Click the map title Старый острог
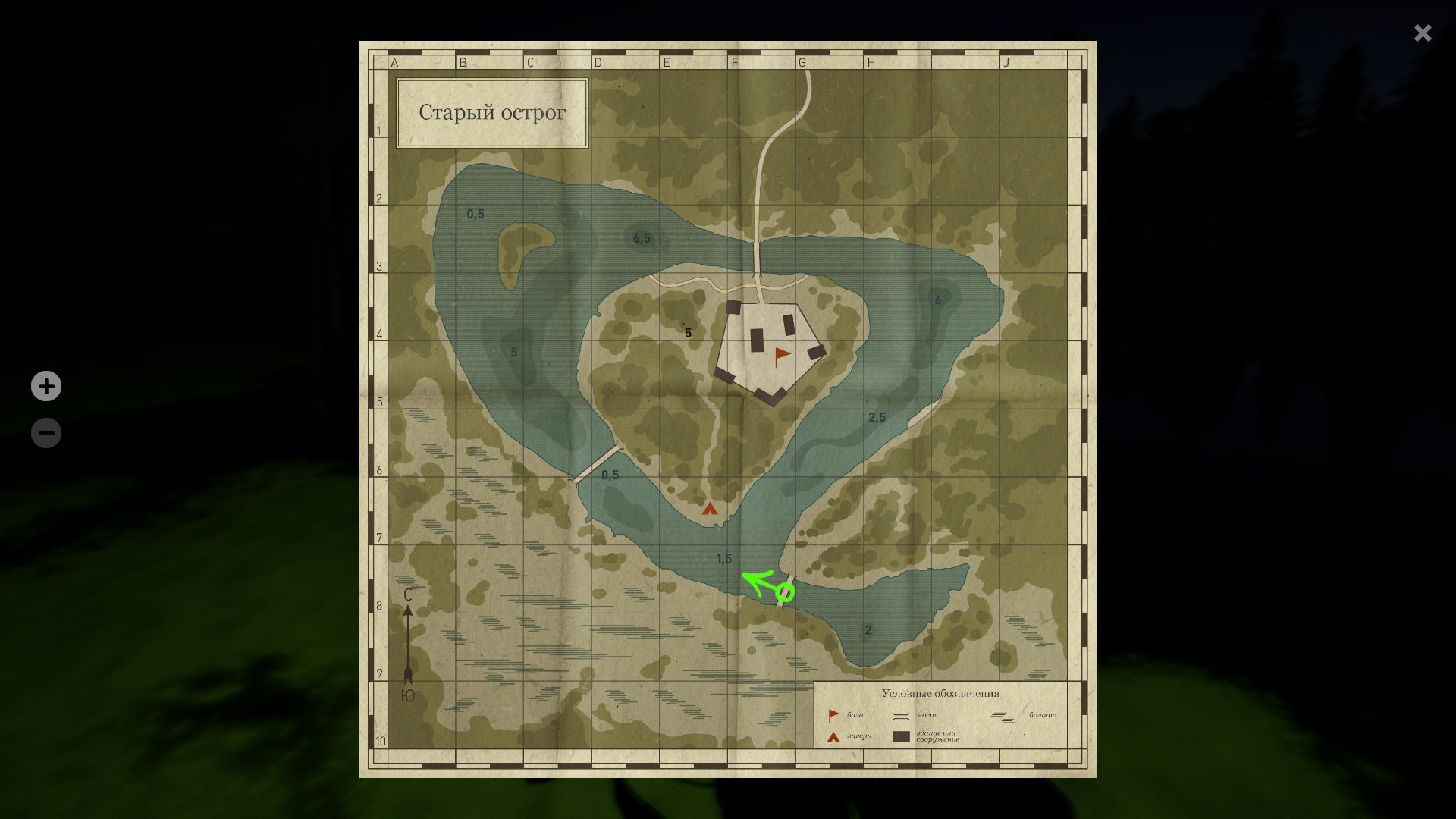The height and width of the screenshot is (819, 1456). (x=491, y=112)
